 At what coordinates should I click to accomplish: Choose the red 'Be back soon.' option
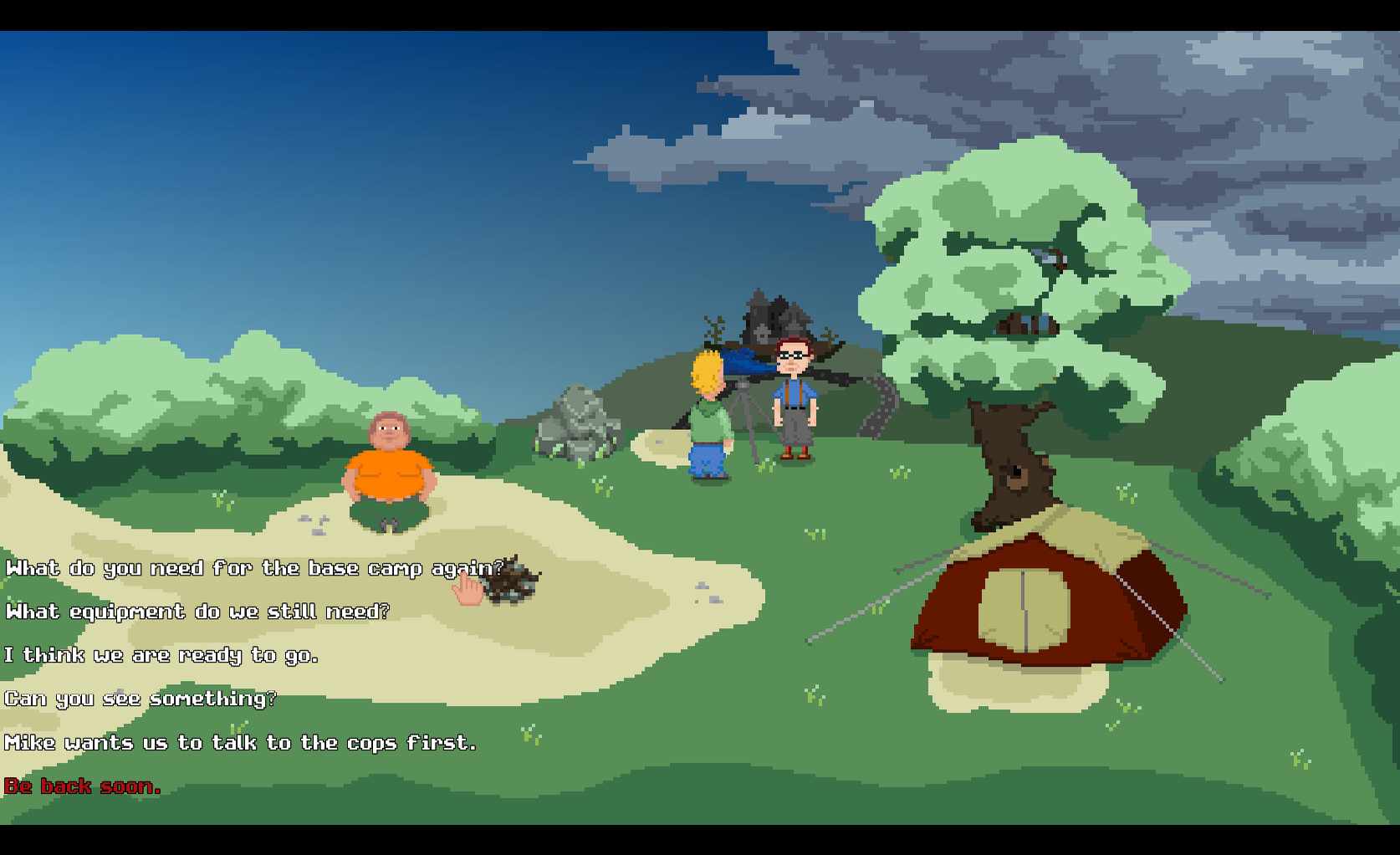coord(82,786)
